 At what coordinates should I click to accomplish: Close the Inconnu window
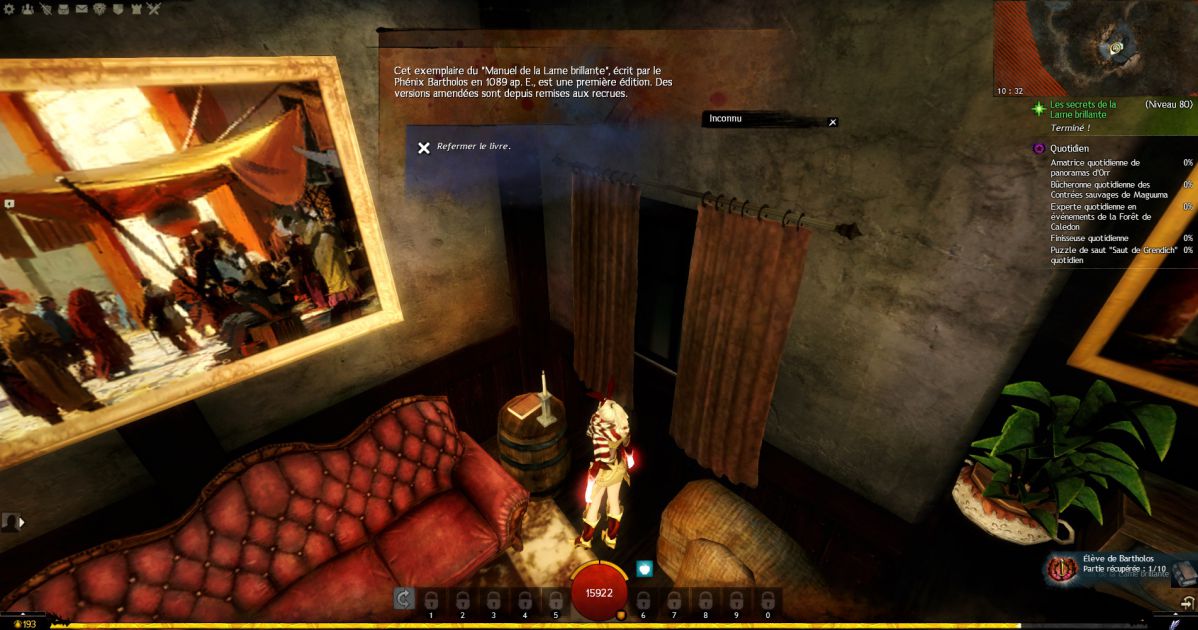tap(832, 122)
